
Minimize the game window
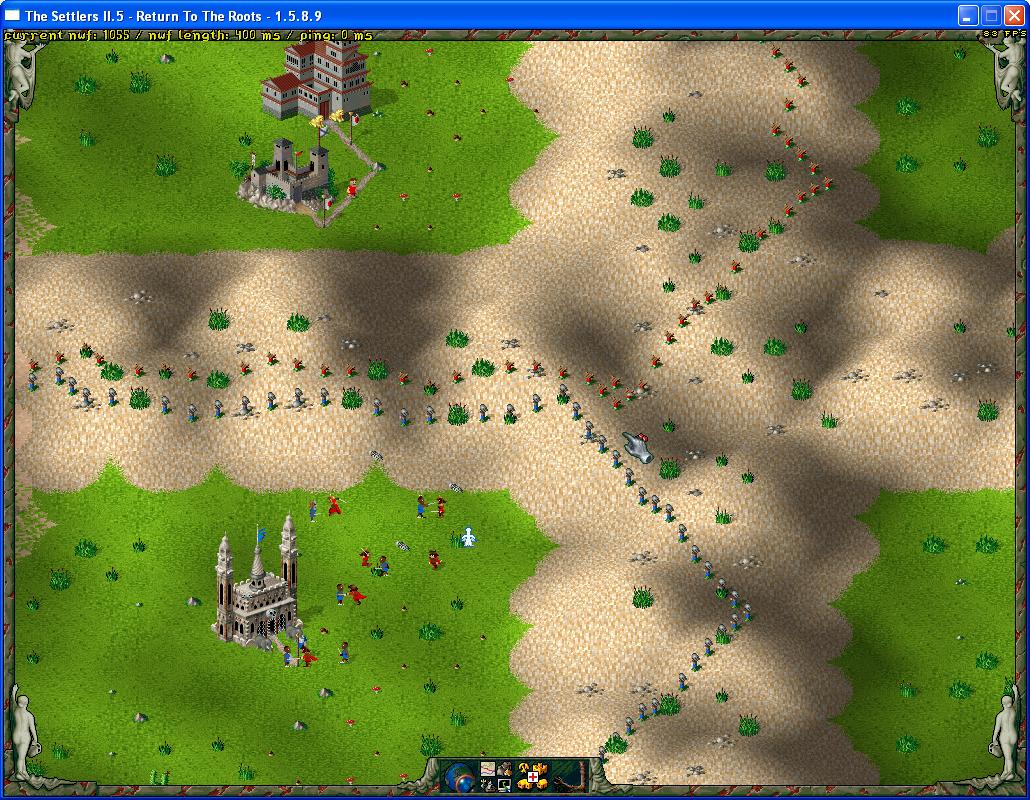pyautogui.click(x=967, y=15)
